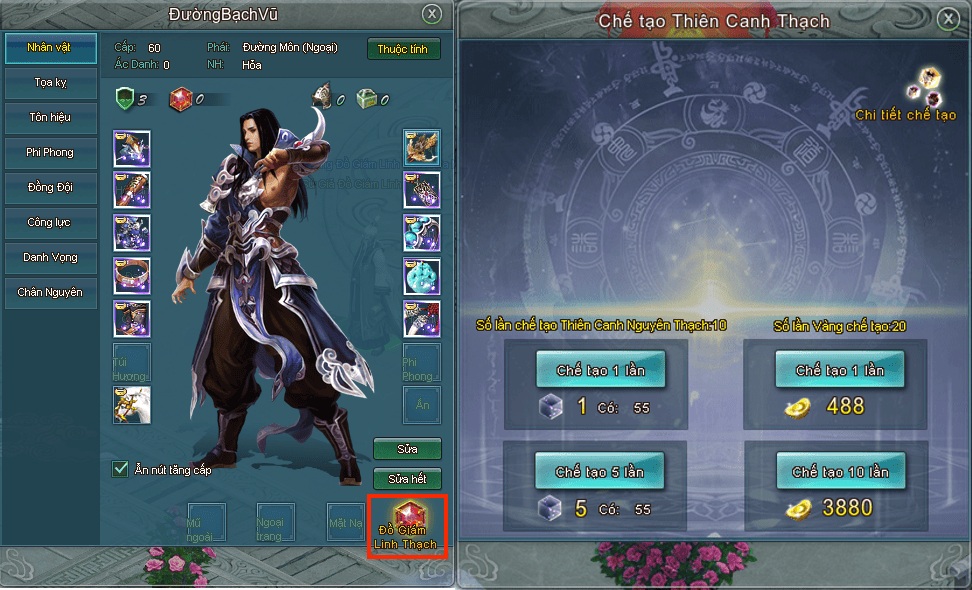
Task: Craft once for 488 gold
Action: (x=839, y=370)
